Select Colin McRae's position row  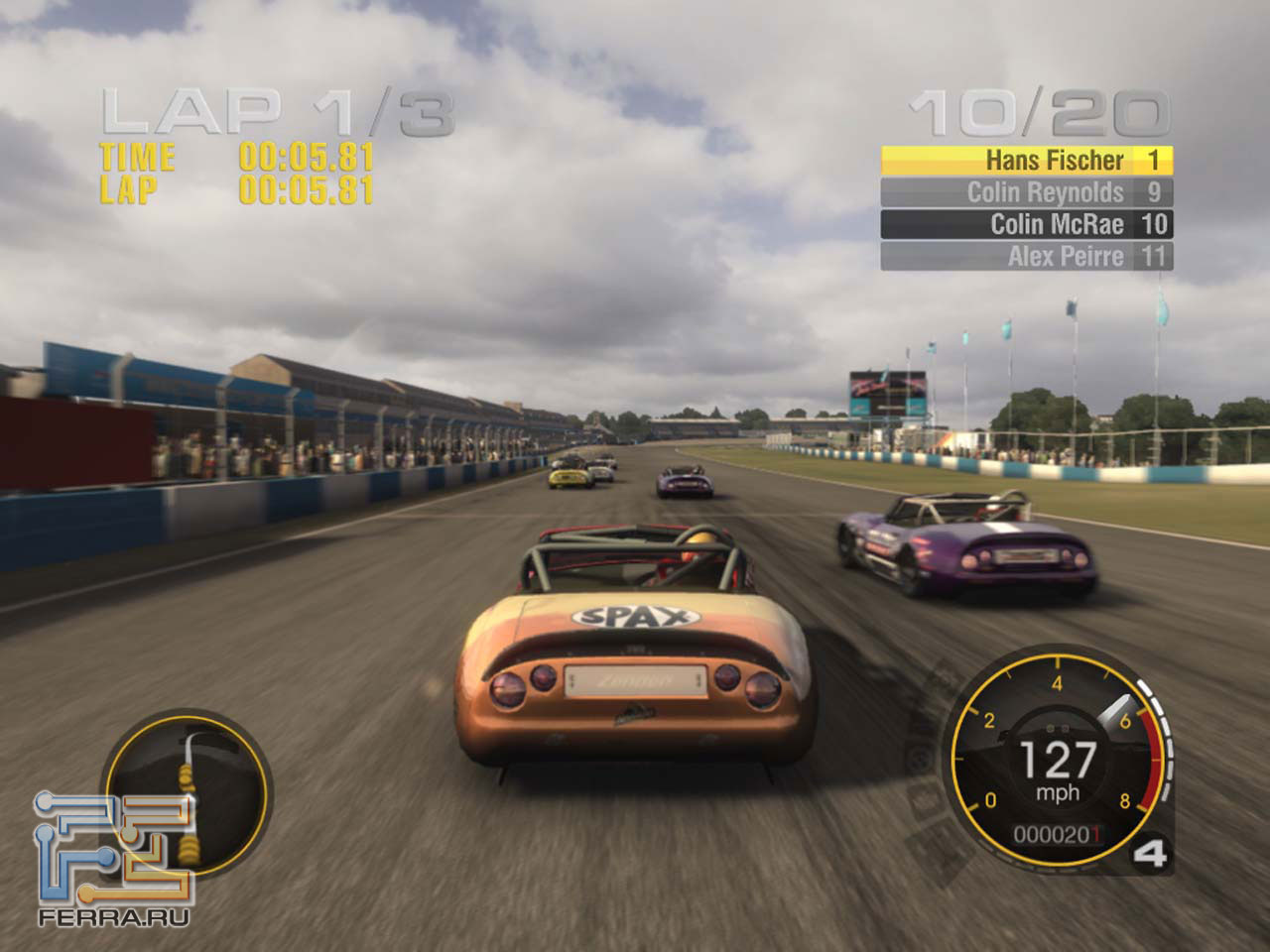click(1027, 224)
